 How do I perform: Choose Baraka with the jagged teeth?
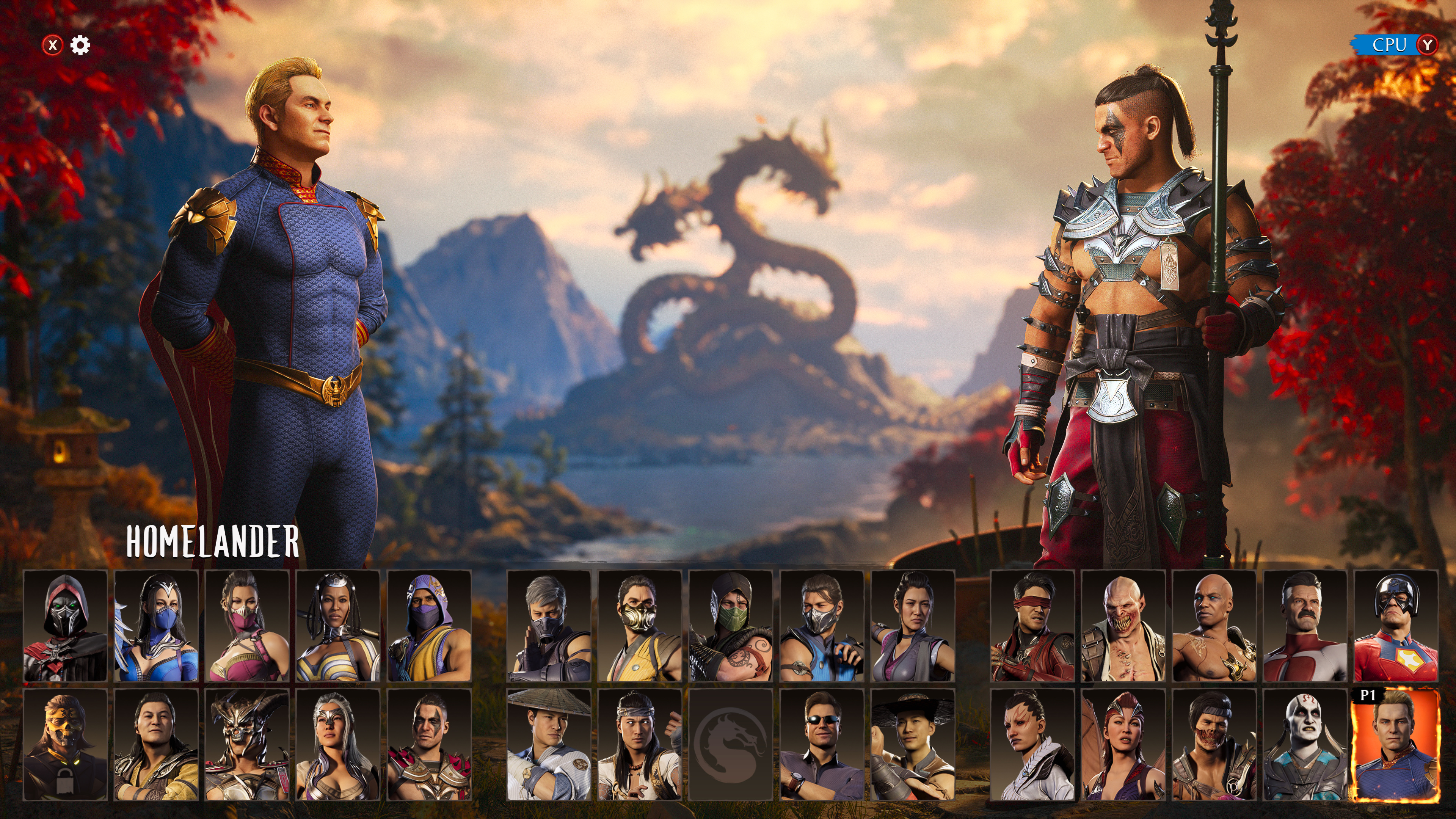(1123, 626)
